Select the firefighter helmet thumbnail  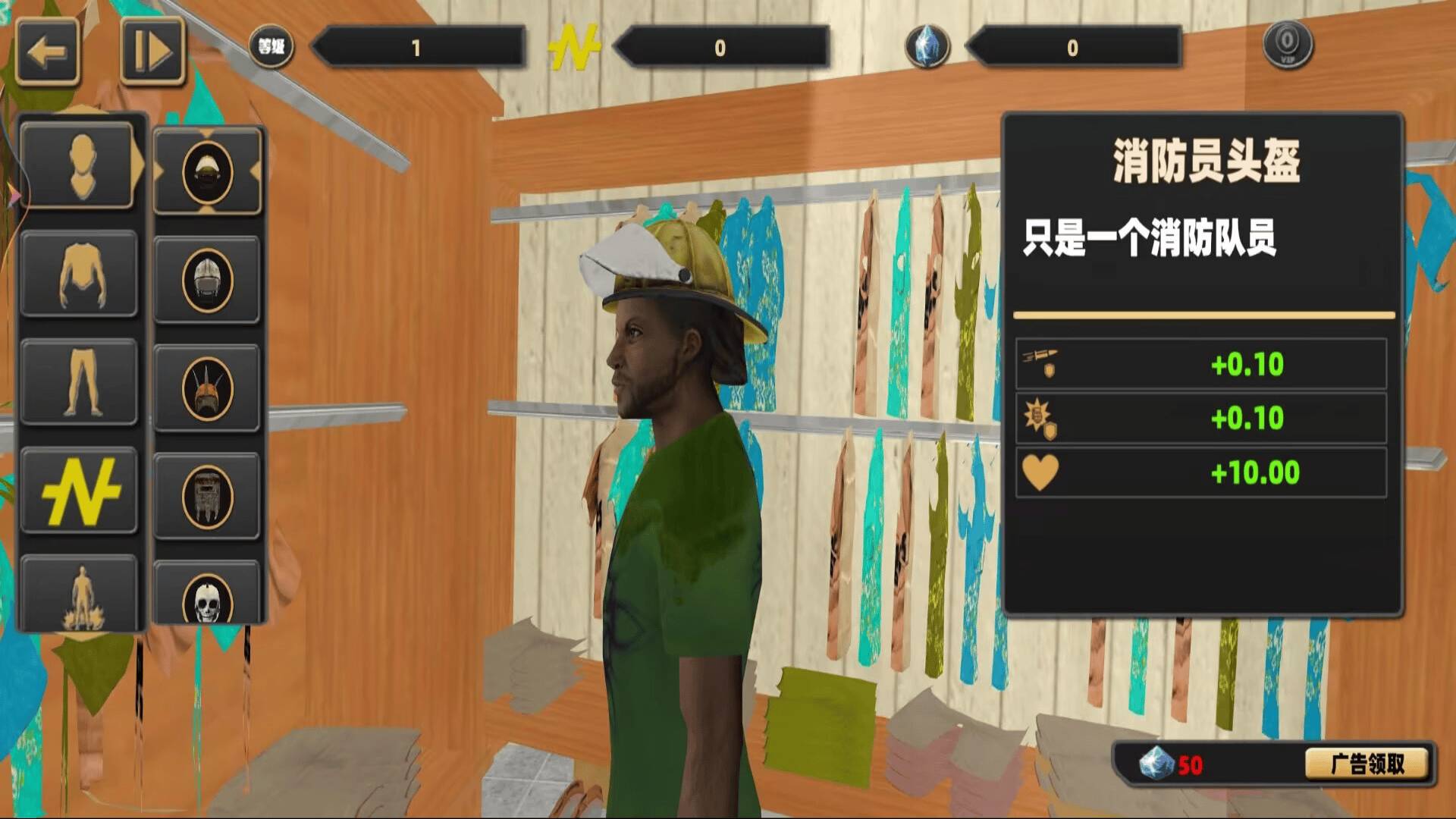[209, 171]
